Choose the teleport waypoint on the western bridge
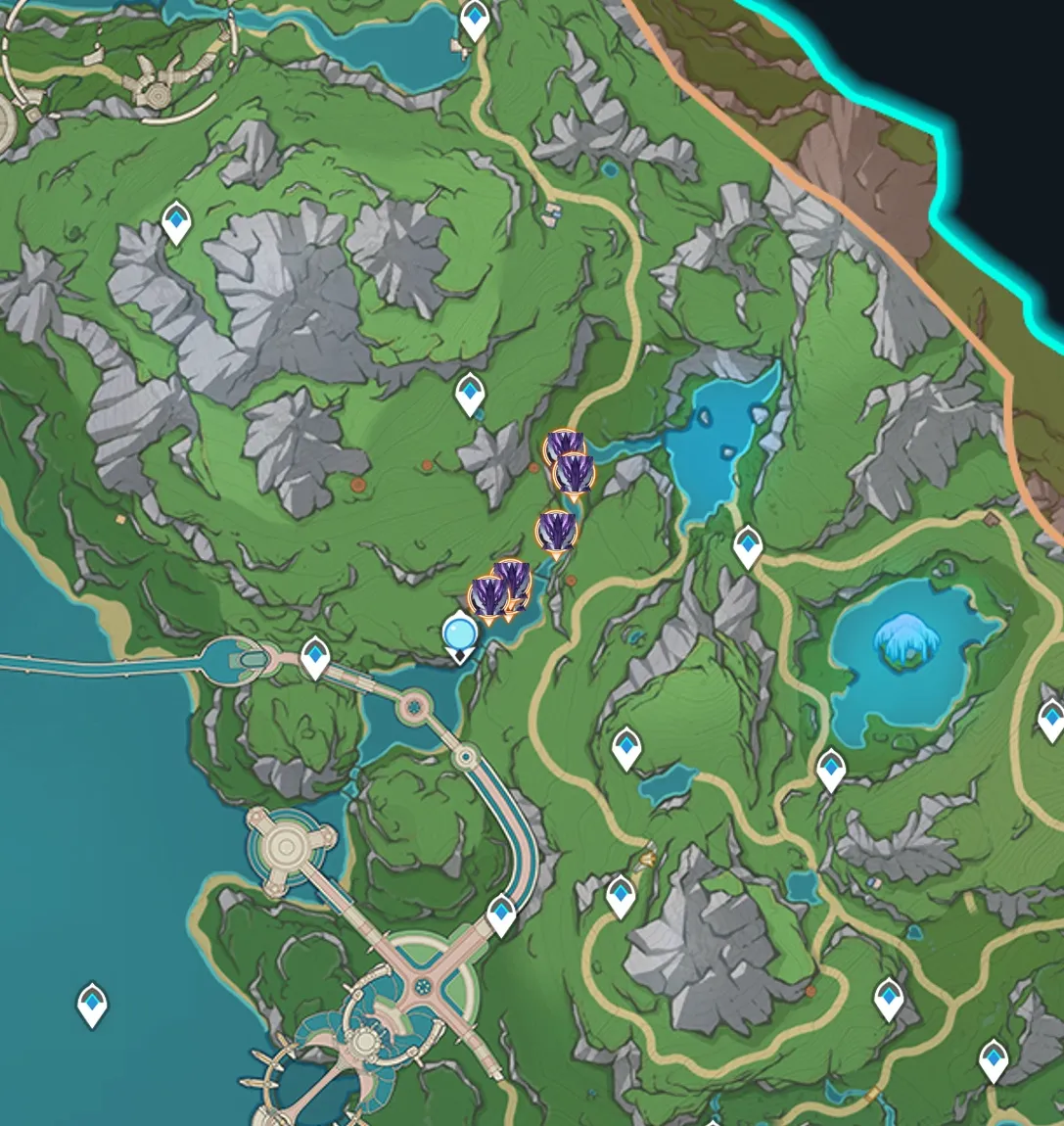Viewport: 1064px width, 1126px height. pyautogui.click(x=314, y=656)
